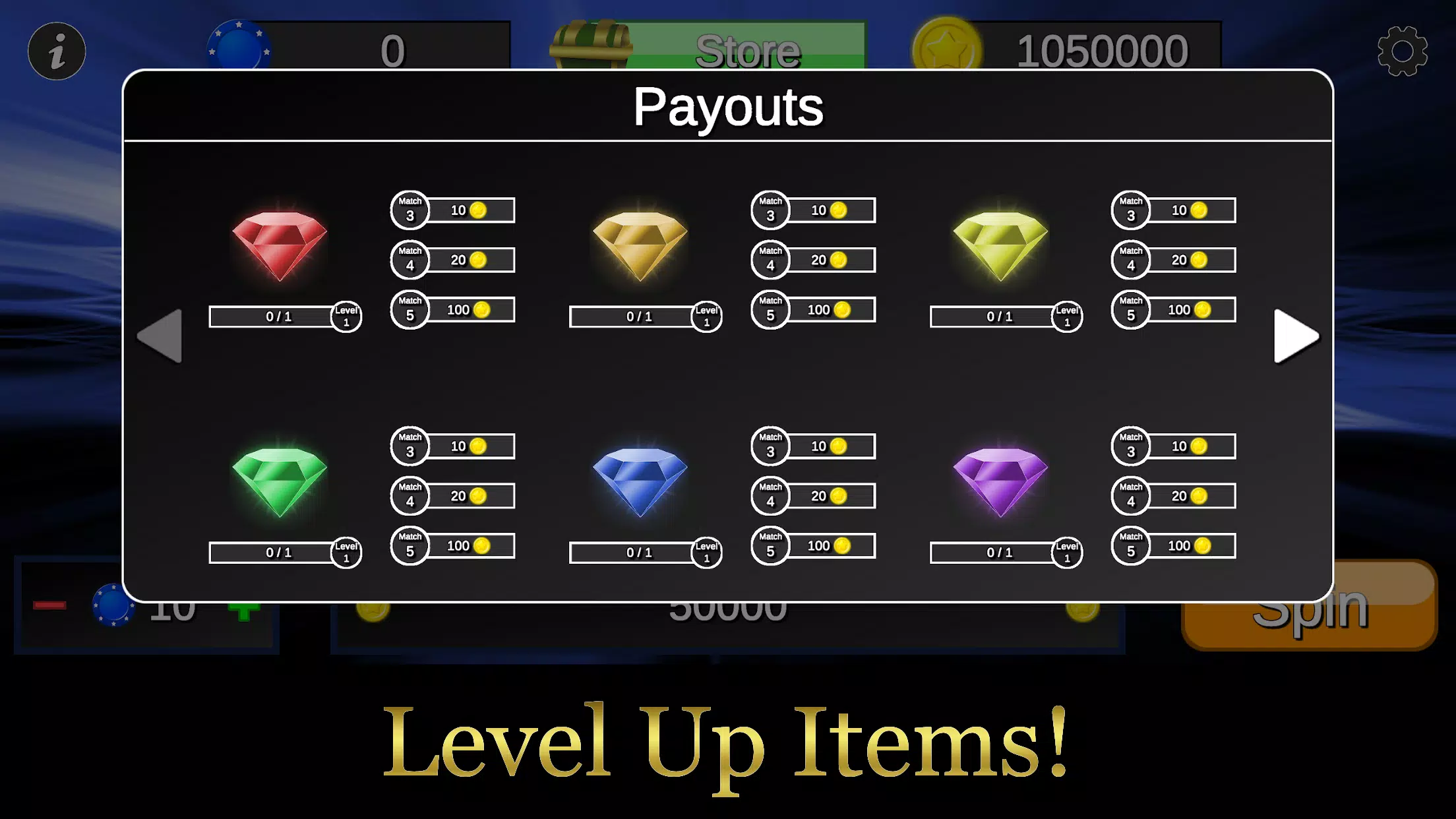Toggle the red diamond Level 1 badge
Image resolution: width=1456 pixels, height=819 pixels.
[x=346, y=317]
